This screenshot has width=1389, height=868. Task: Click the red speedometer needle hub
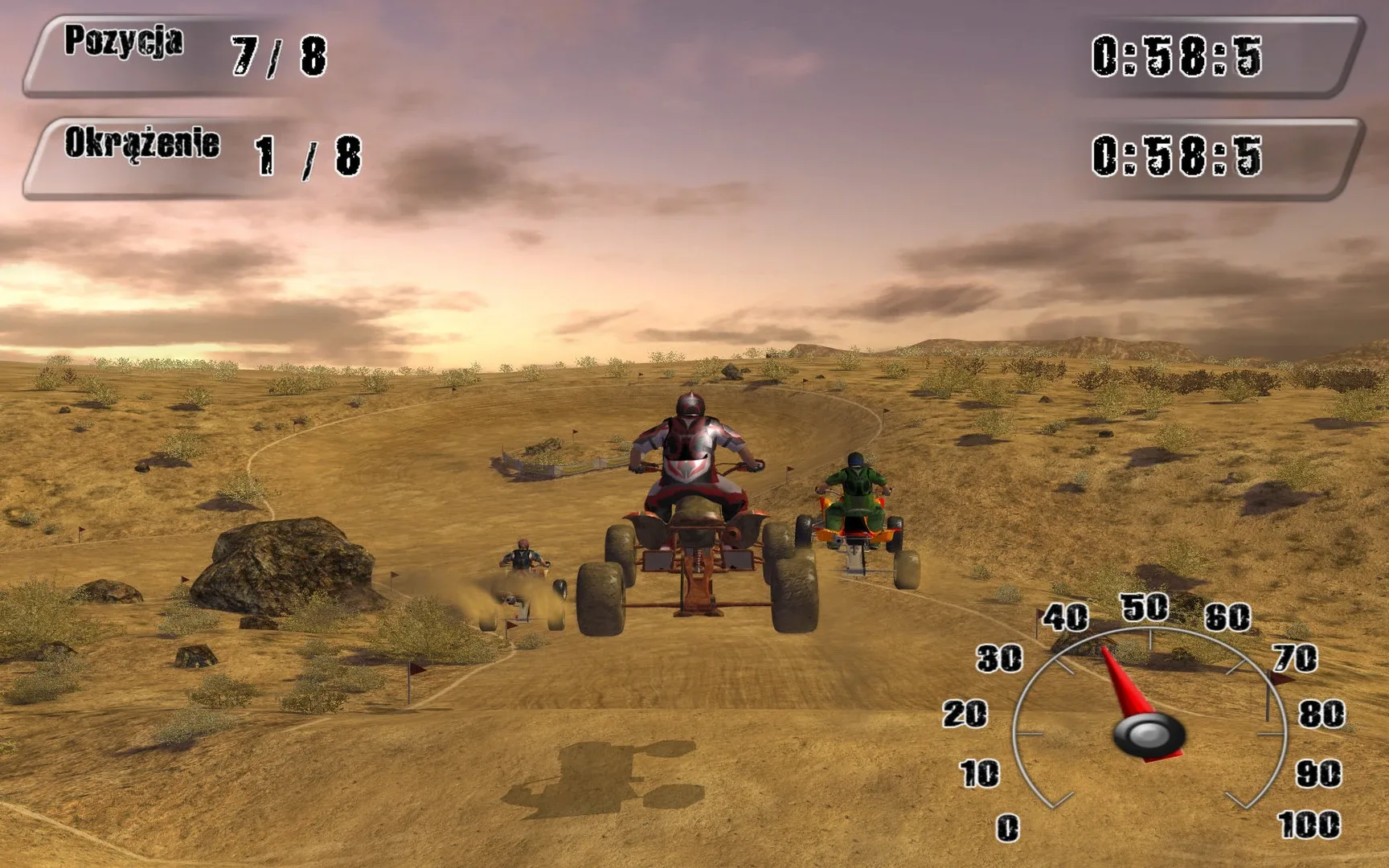pyautogui.click(x=1148, y=735)
